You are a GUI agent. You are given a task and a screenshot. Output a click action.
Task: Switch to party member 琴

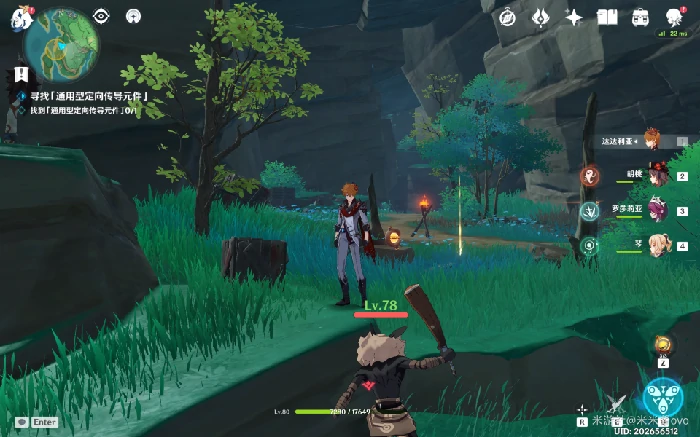pyautogui.click(x=658, y=245)
